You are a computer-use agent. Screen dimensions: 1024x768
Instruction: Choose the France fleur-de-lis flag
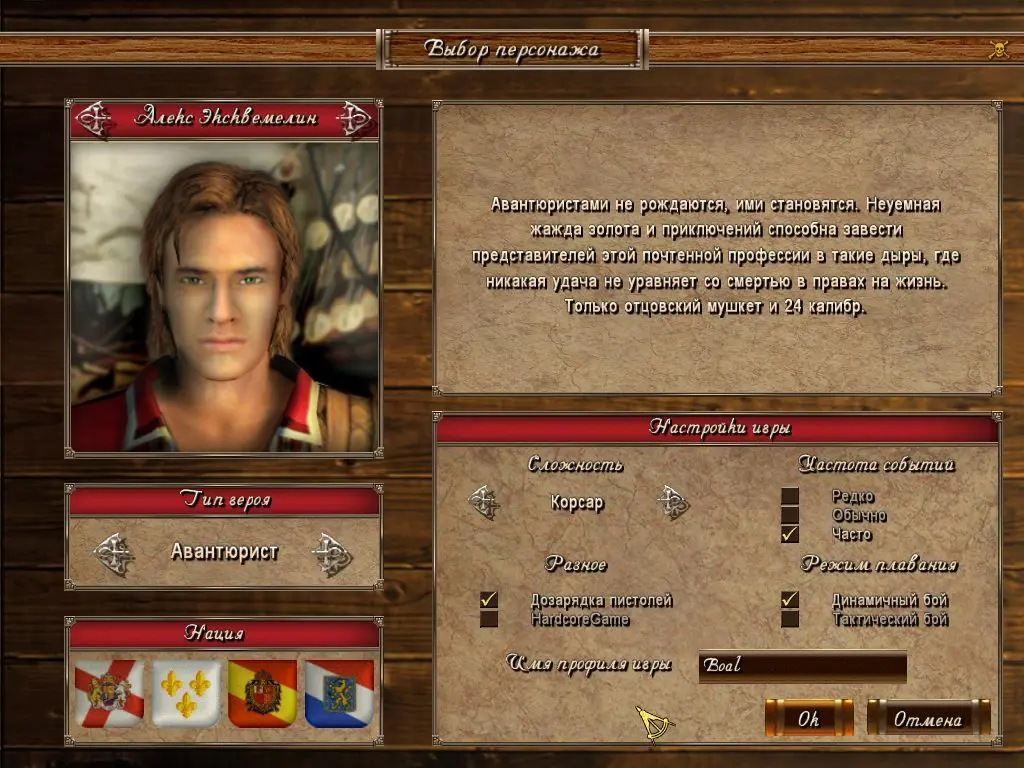tap(186, 693)
